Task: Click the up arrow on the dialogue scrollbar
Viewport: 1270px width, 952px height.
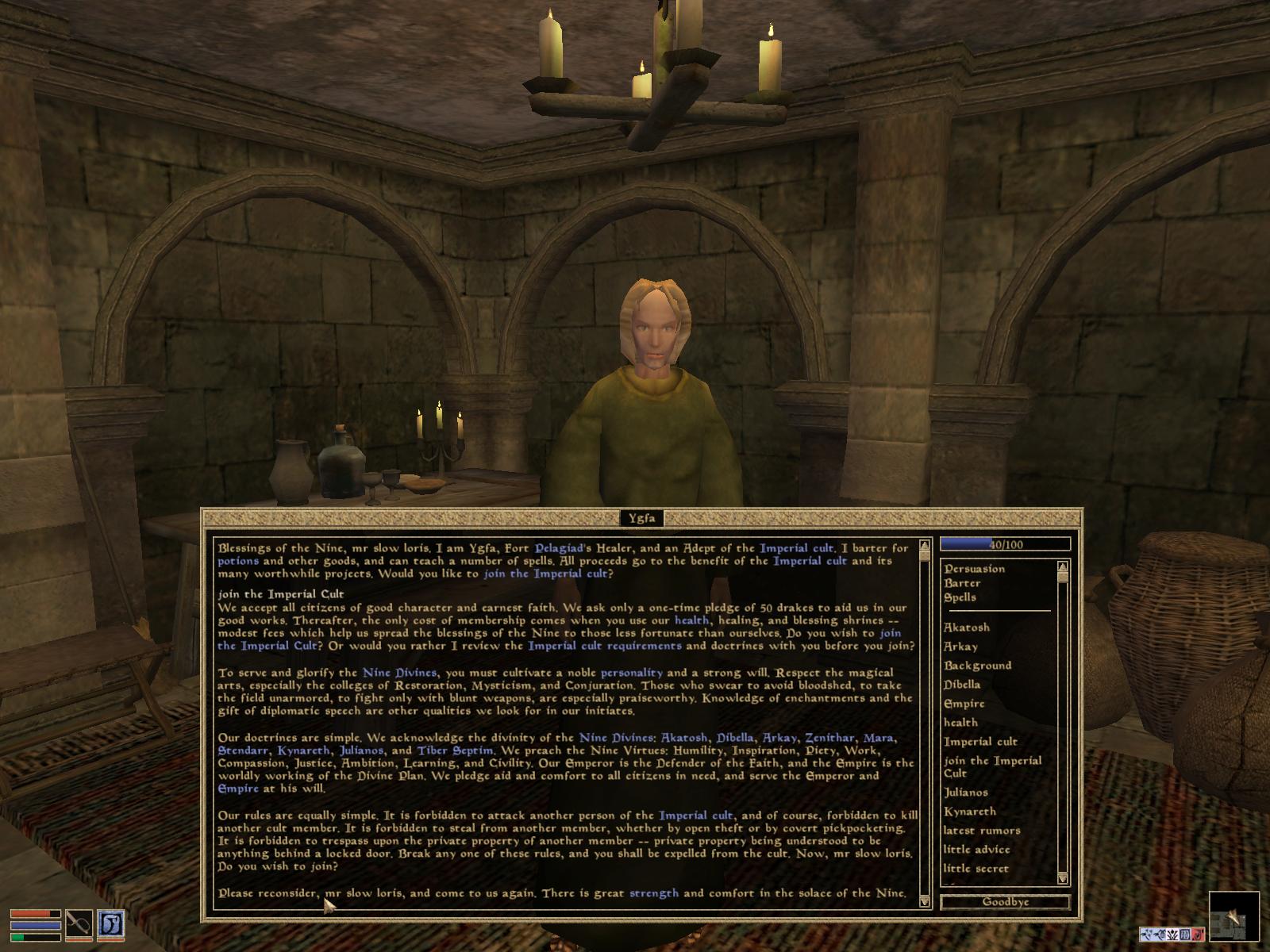Action: coord(923,545)
